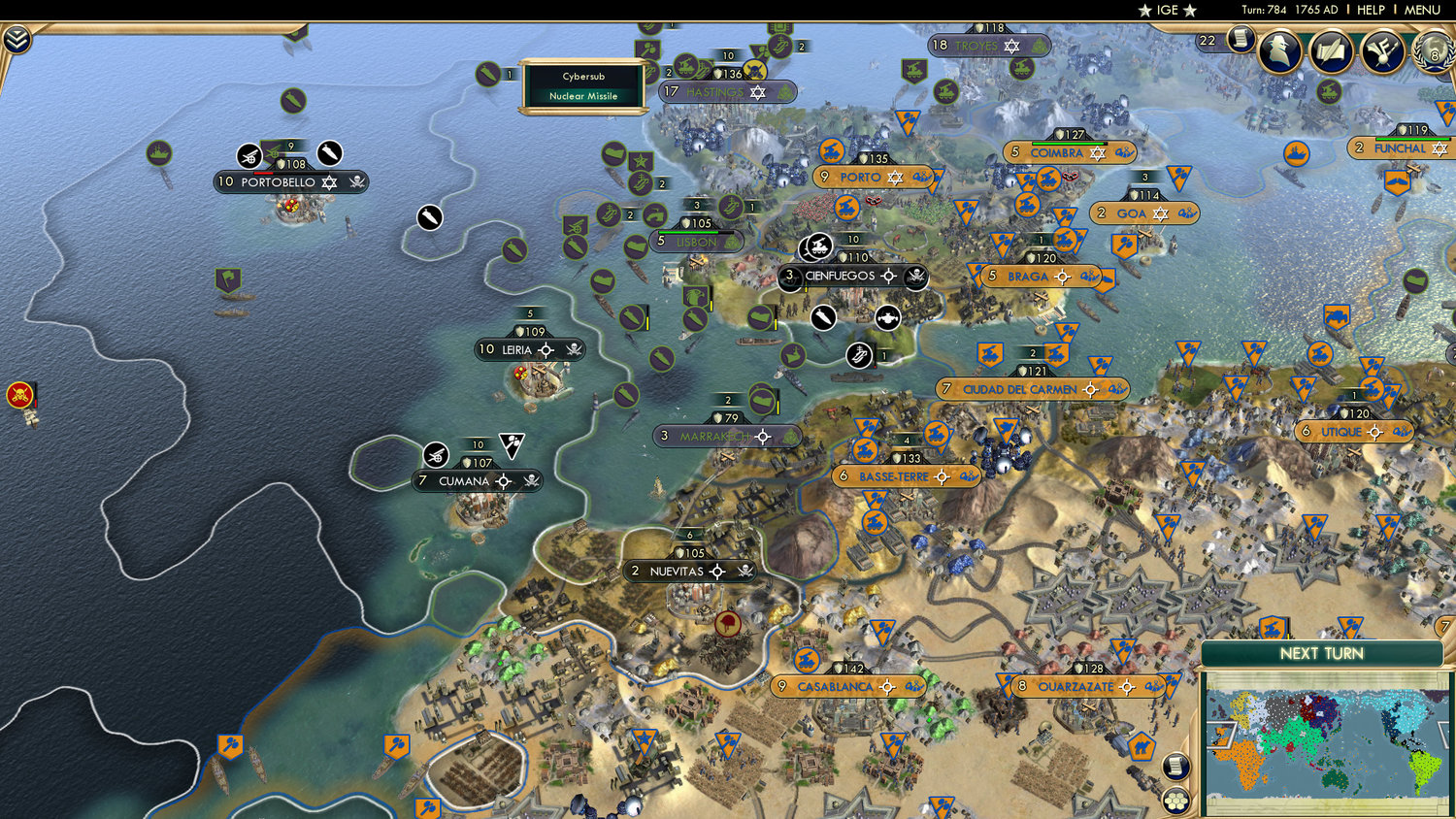Collapse the top-left panel with the double chevron
This screenshot has width=1456, height=819.
click(x=16, y=40)
